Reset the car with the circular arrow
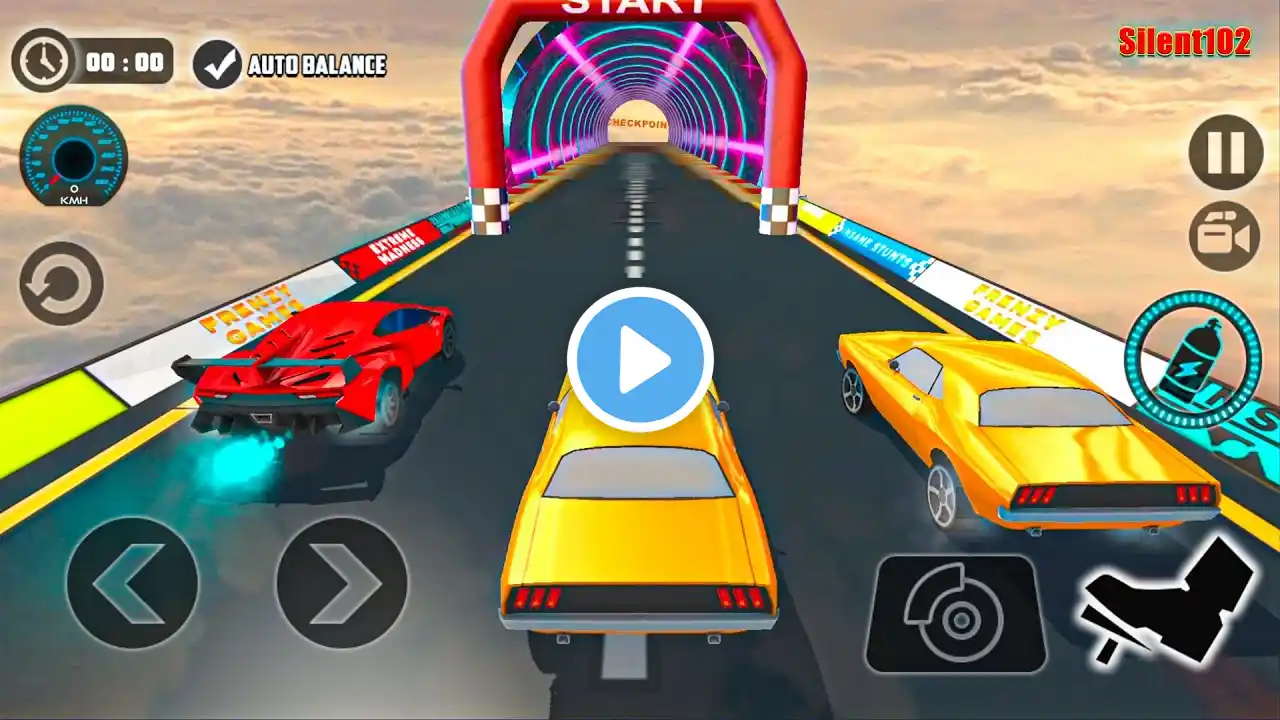The width and height of the screenshot is (1280, 720). coord(62,284)
